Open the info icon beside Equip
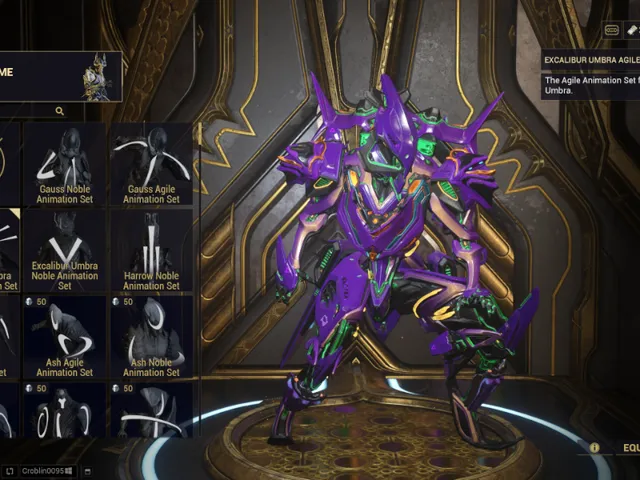The image size is (640, 480). click(595, 448)
